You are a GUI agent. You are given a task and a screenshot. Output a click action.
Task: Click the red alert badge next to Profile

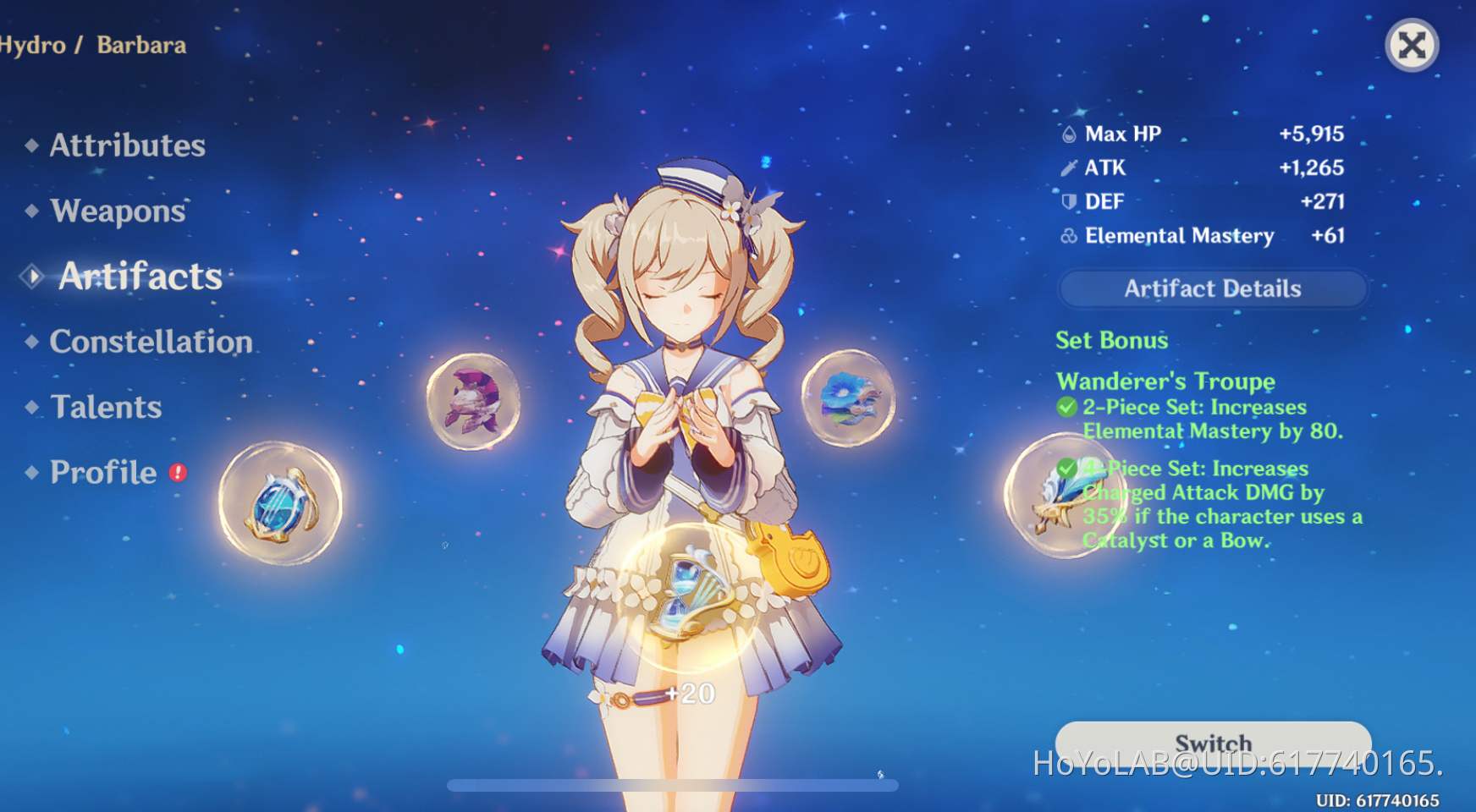178,475
